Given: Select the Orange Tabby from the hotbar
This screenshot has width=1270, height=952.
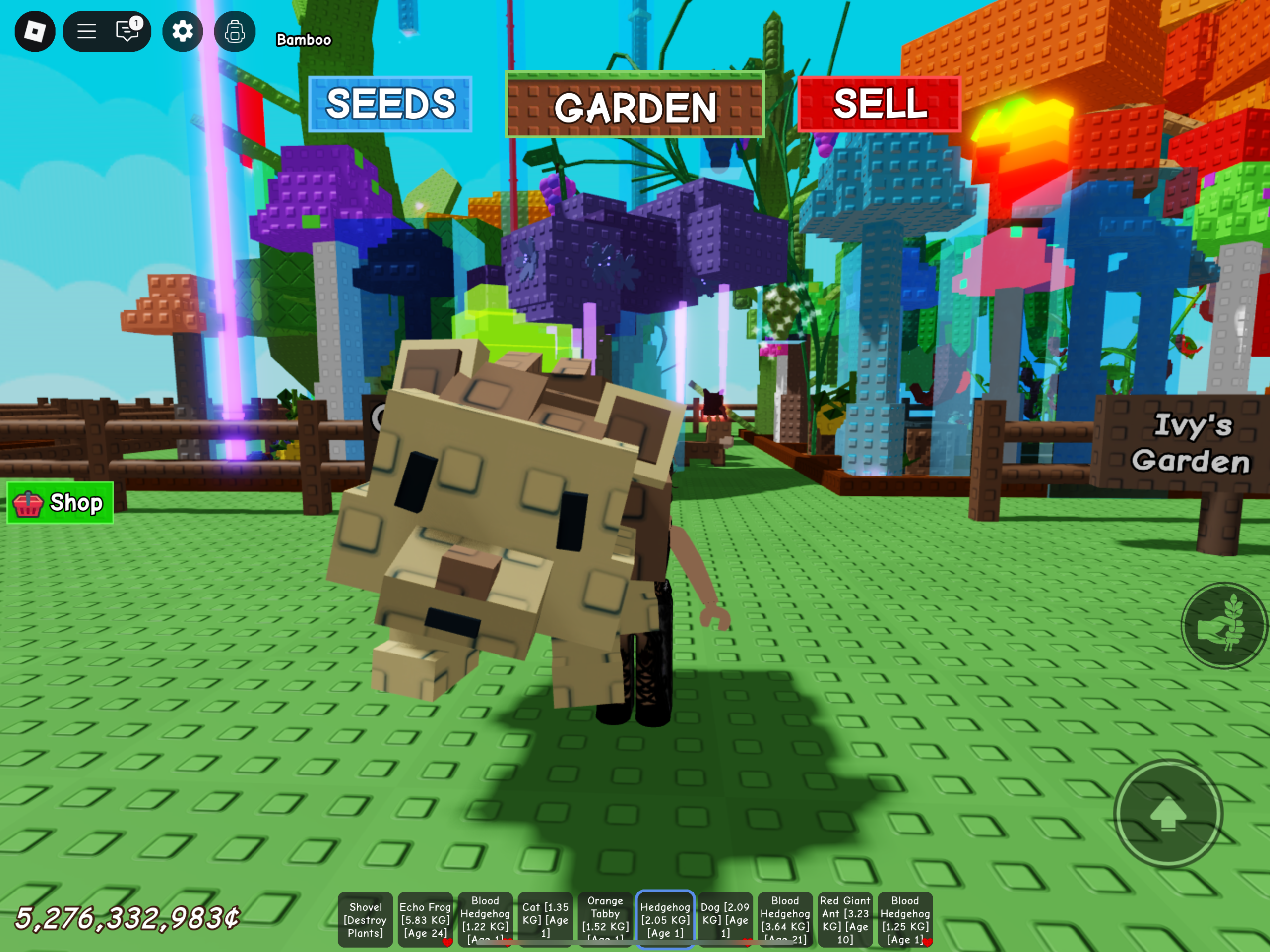Looking at the screenshot, I should (605, 918).
